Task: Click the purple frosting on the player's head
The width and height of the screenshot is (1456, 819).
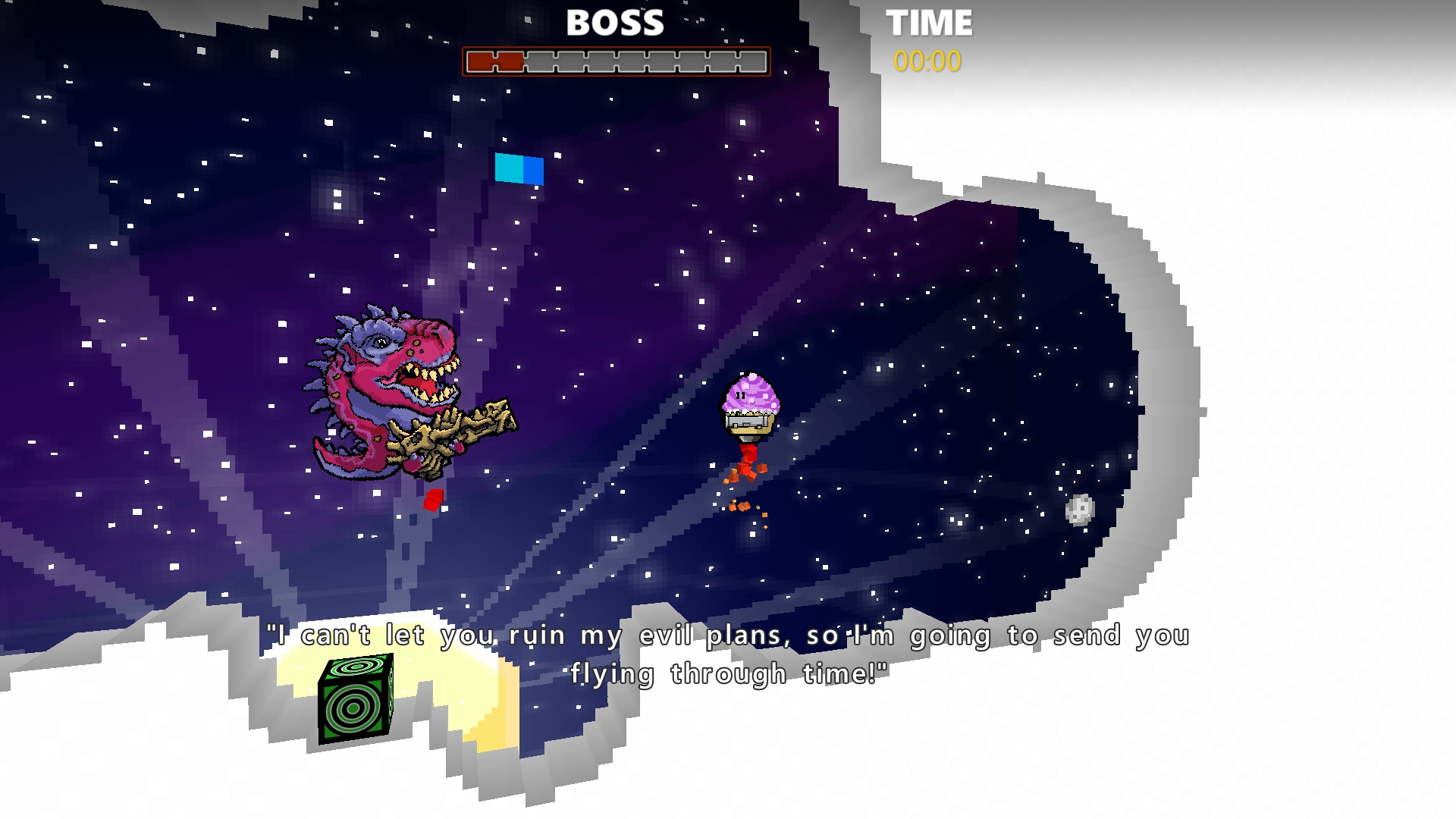Action: pyautogui.click(x=751, y=392)
